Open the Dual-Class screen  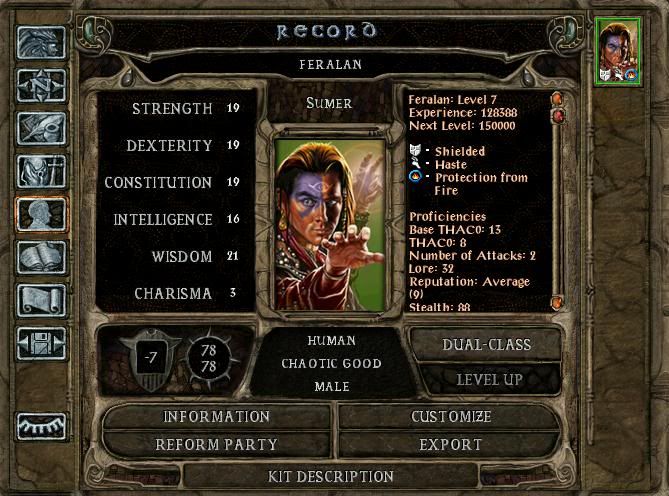486,344
